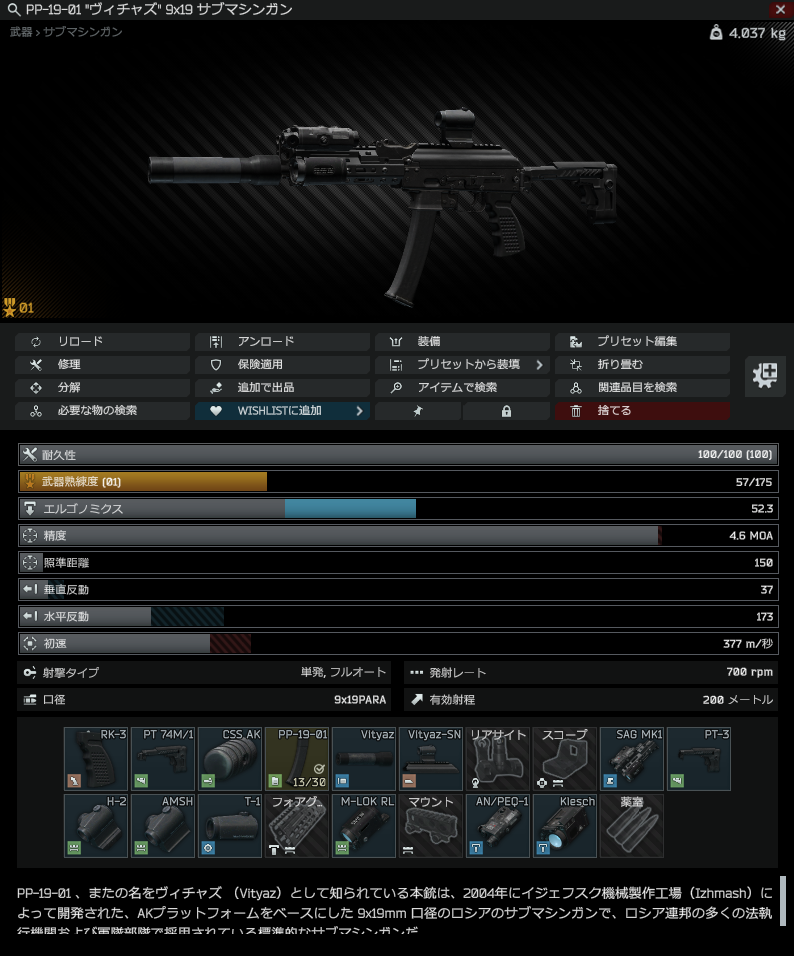Screen dimensions: 794x956
Task: Add weapon to WISHLIST
Action: (282, 410)
